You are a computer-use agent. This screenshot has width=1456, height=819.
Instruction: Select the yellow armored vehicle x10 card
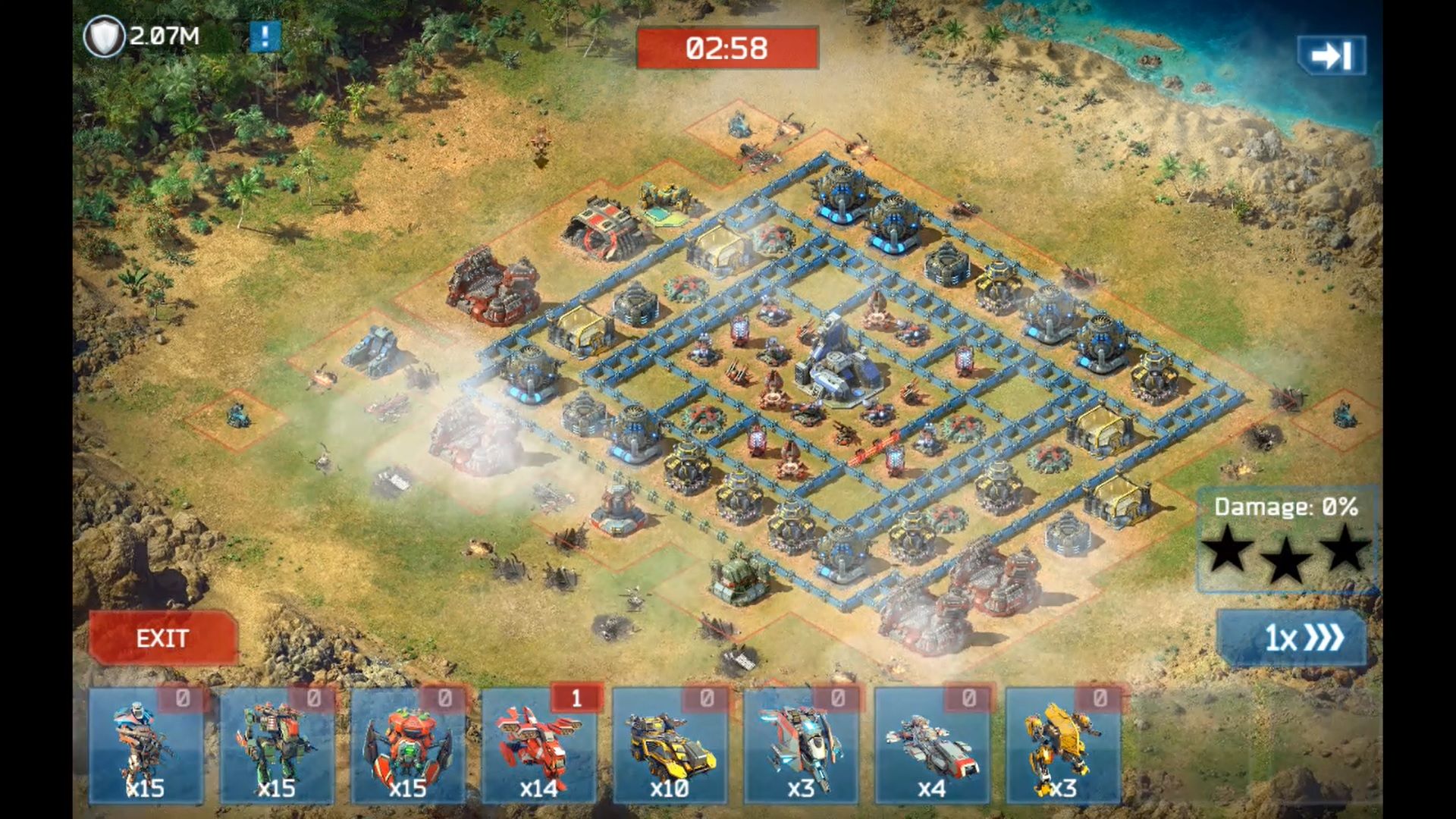[670, 745]
